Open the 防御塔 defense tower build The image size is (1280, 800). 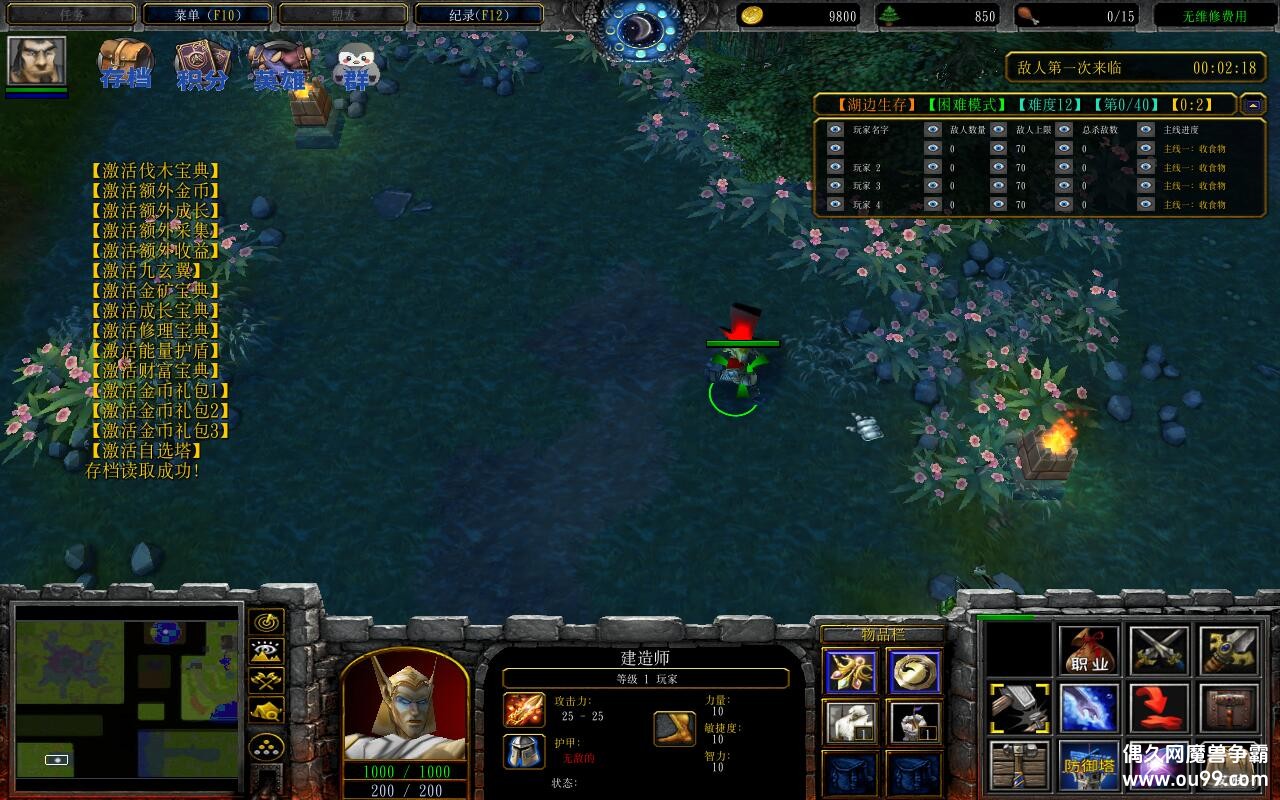(1089, 765)
